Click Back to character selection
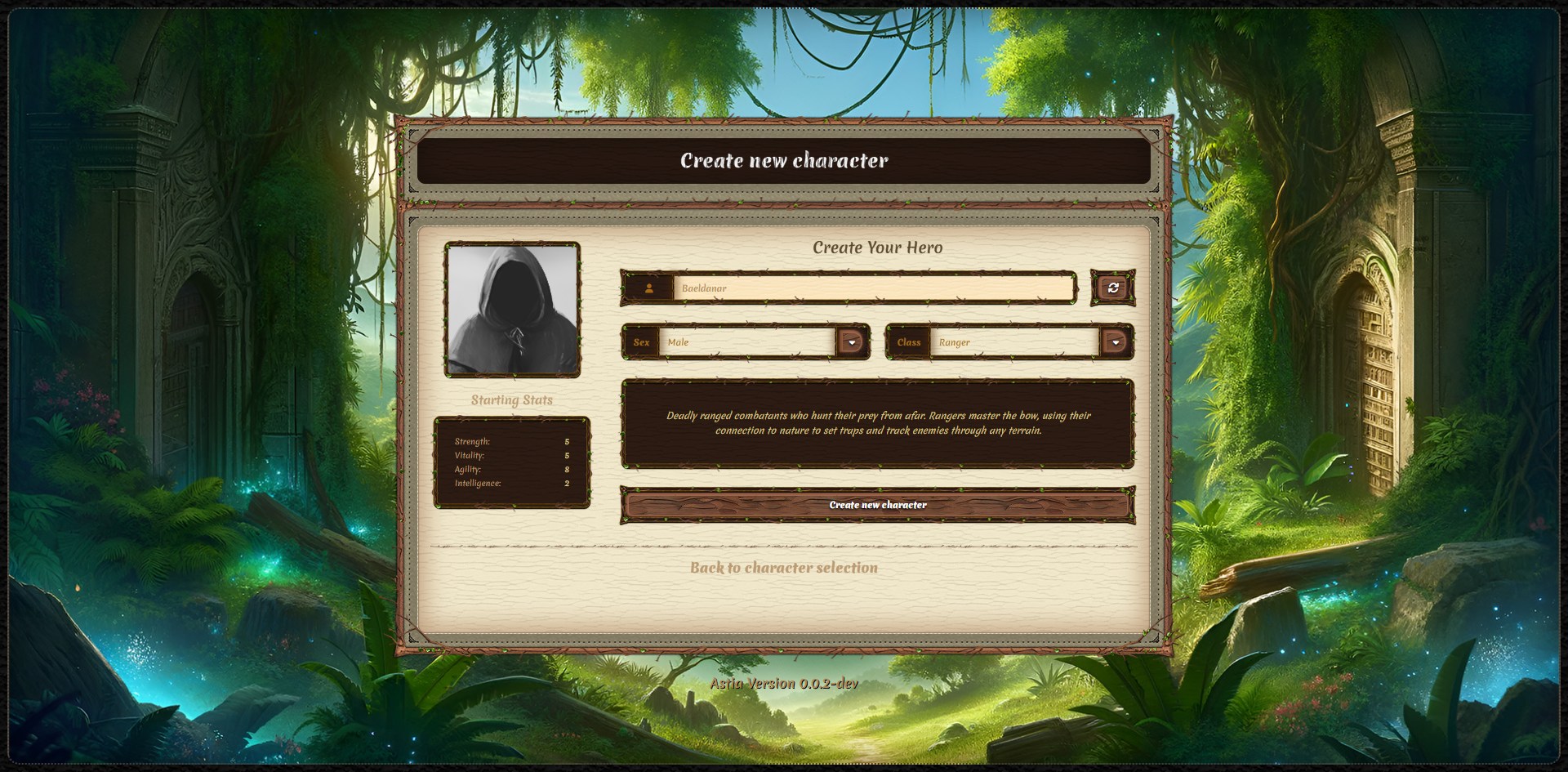The image size is (1568, 772). [x=783, y=568]
